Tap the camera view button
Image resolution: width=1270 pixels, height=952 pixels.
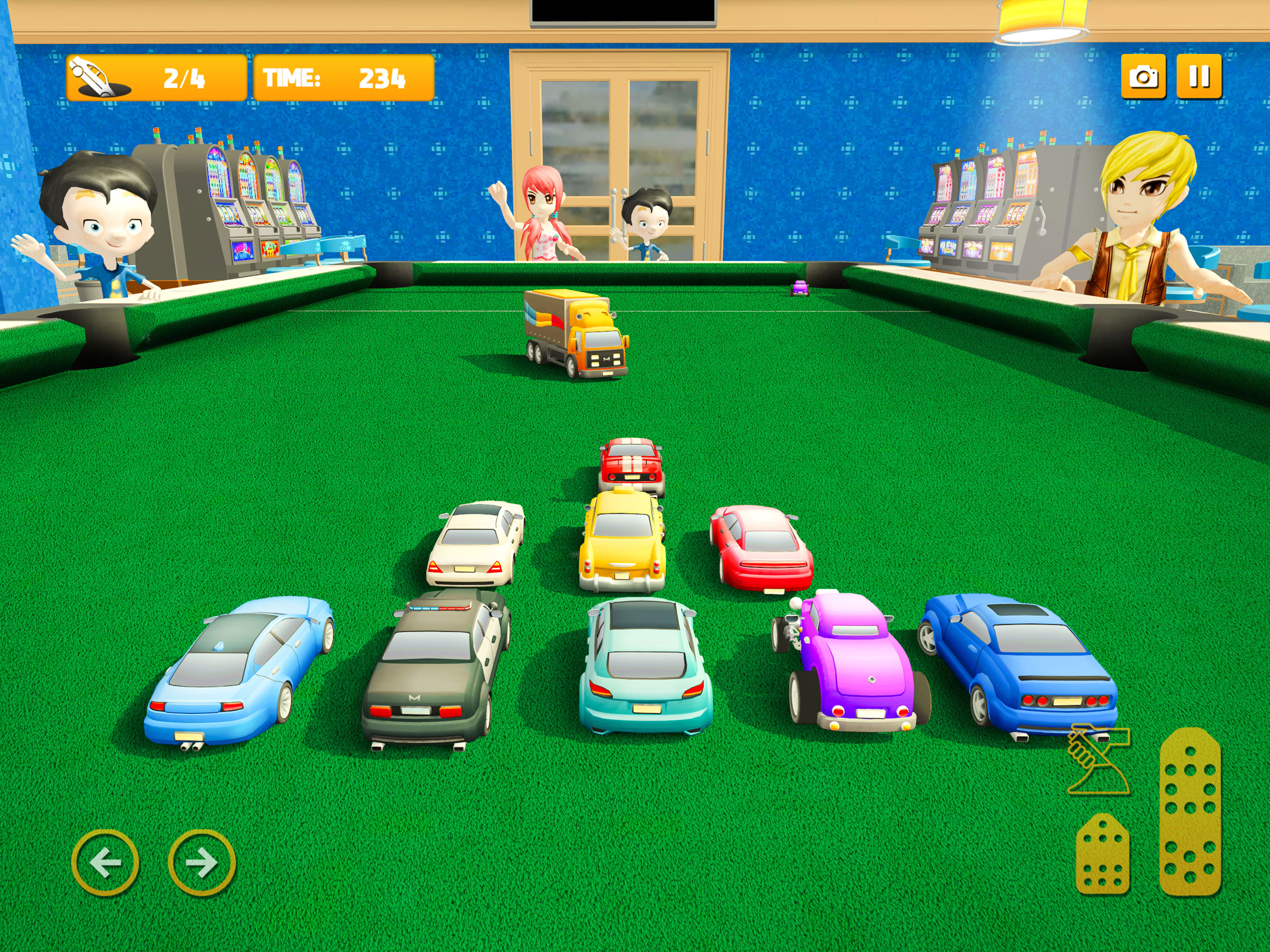1143,77
